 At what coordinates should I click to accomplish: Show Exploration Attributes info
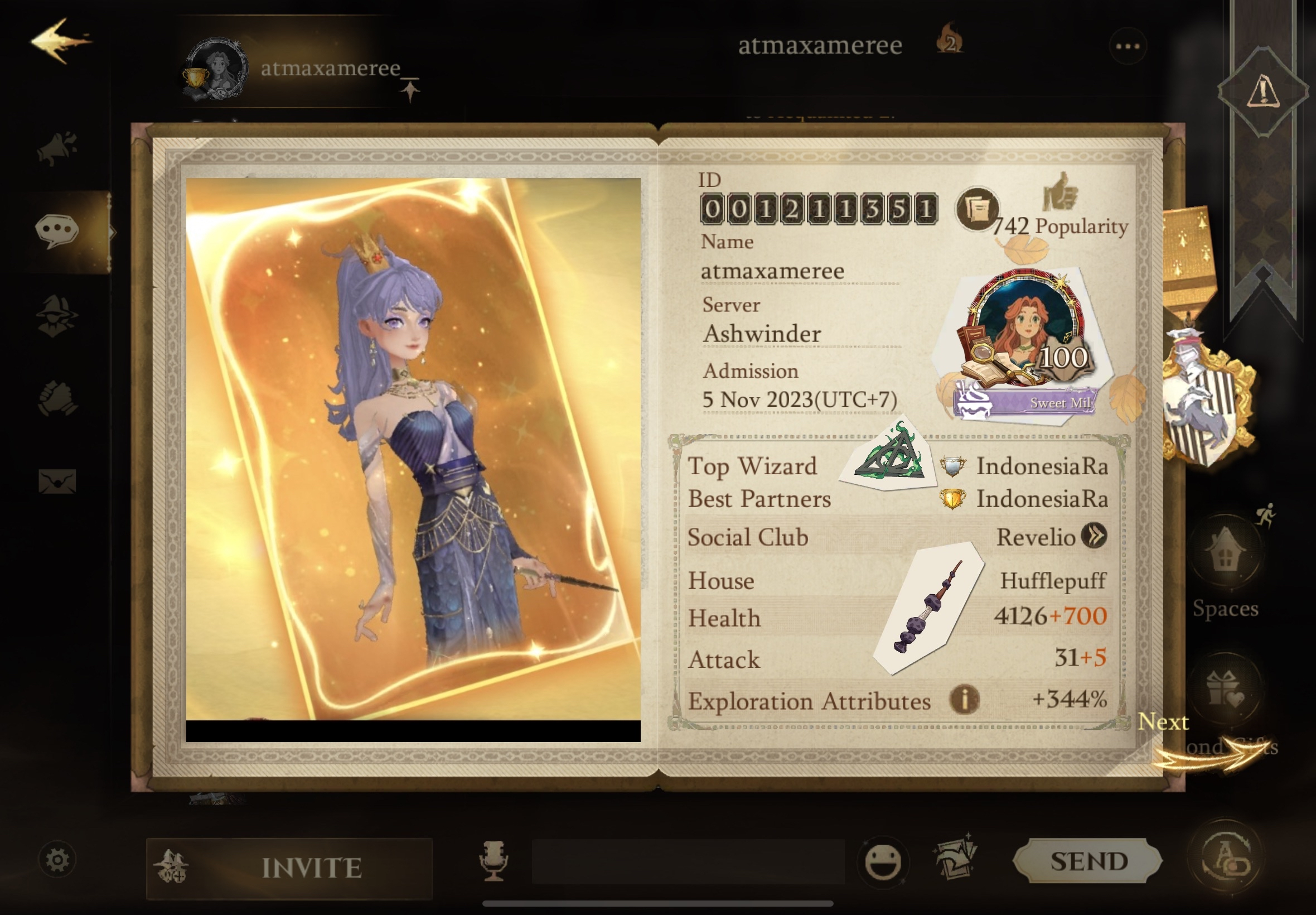[964, 700]
